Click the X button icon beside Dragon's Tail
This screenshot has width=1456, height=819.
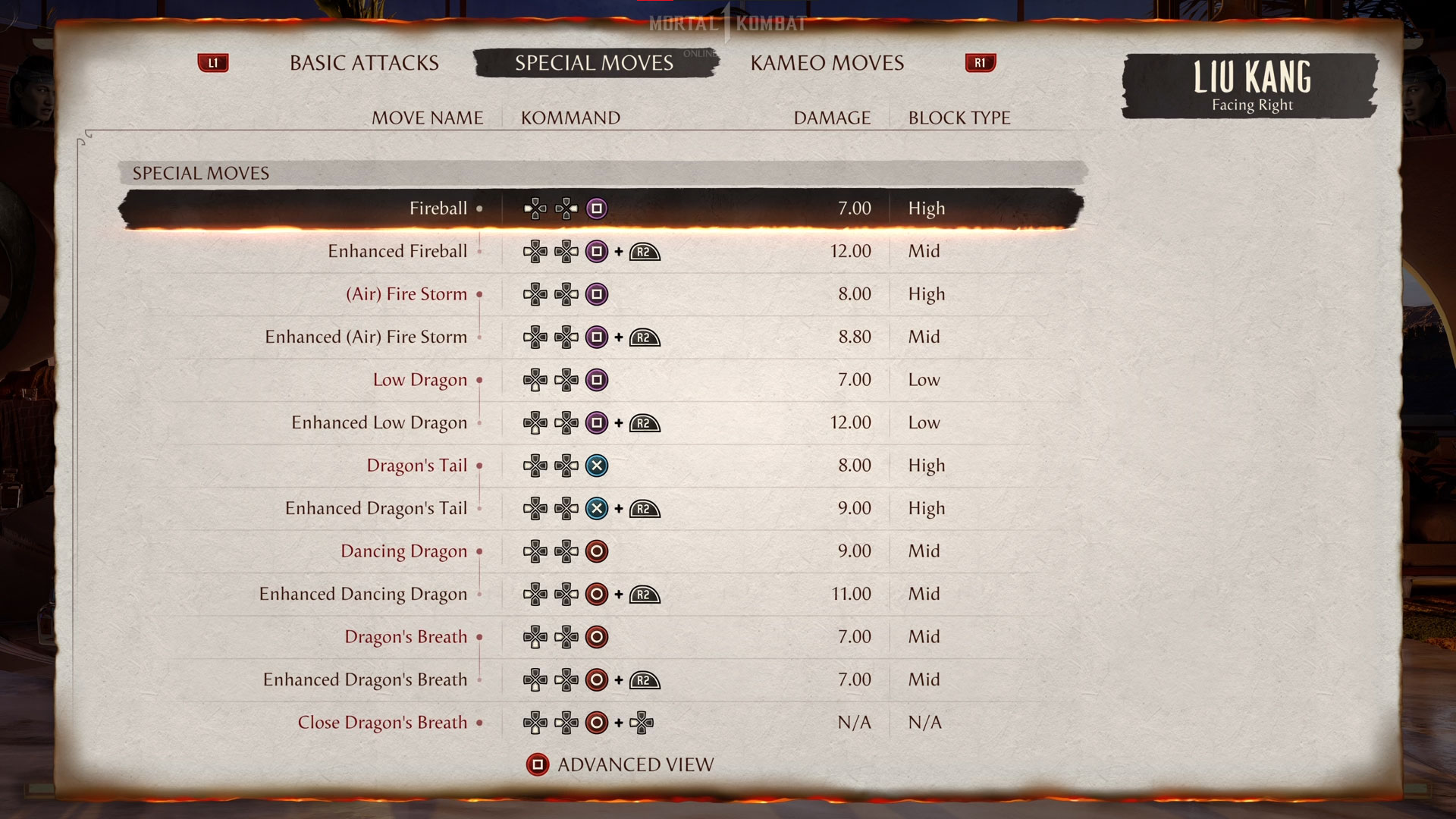tap(597, 466)
